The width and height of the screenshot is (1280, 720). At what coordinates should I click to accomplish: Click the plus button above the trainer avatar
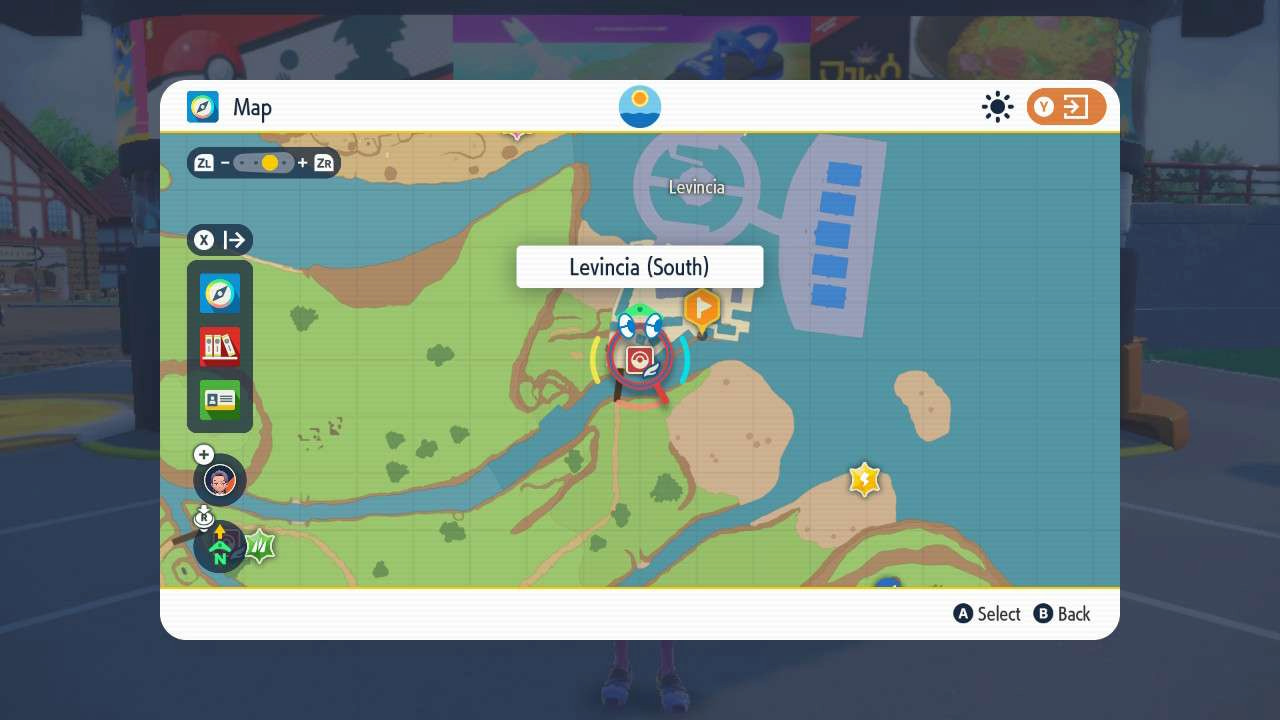point(203,454)
